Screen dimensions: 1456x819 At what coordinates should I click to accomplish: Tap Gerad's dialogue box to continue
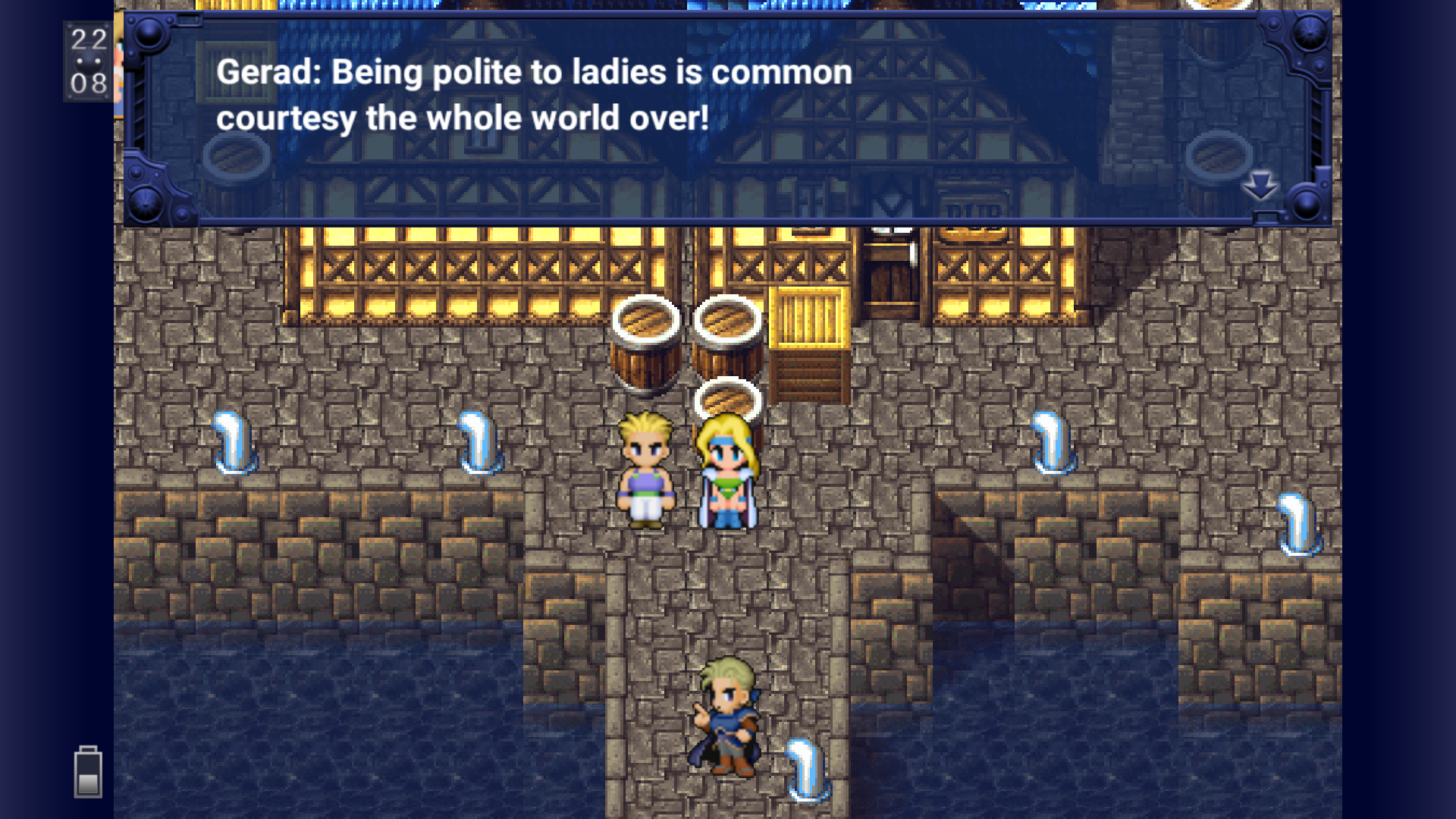coord(726,119)
